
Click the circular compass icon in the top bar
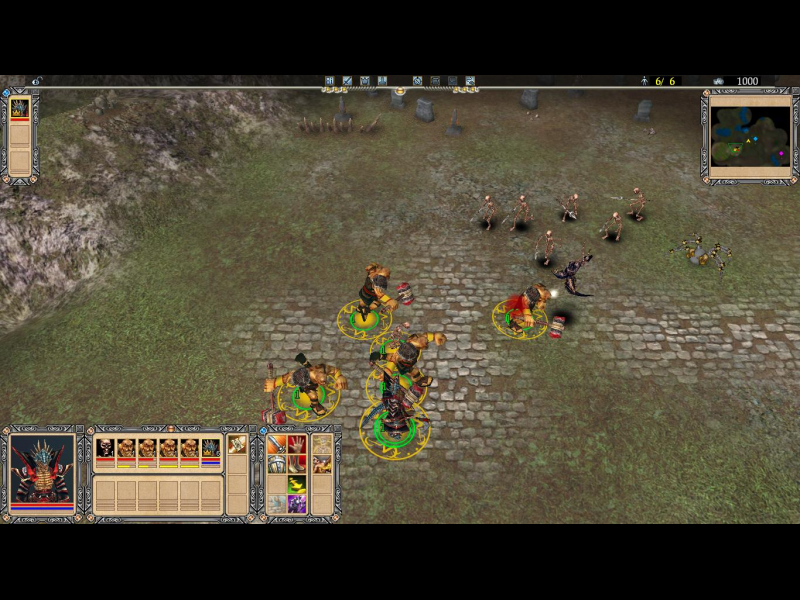point(417,81)
